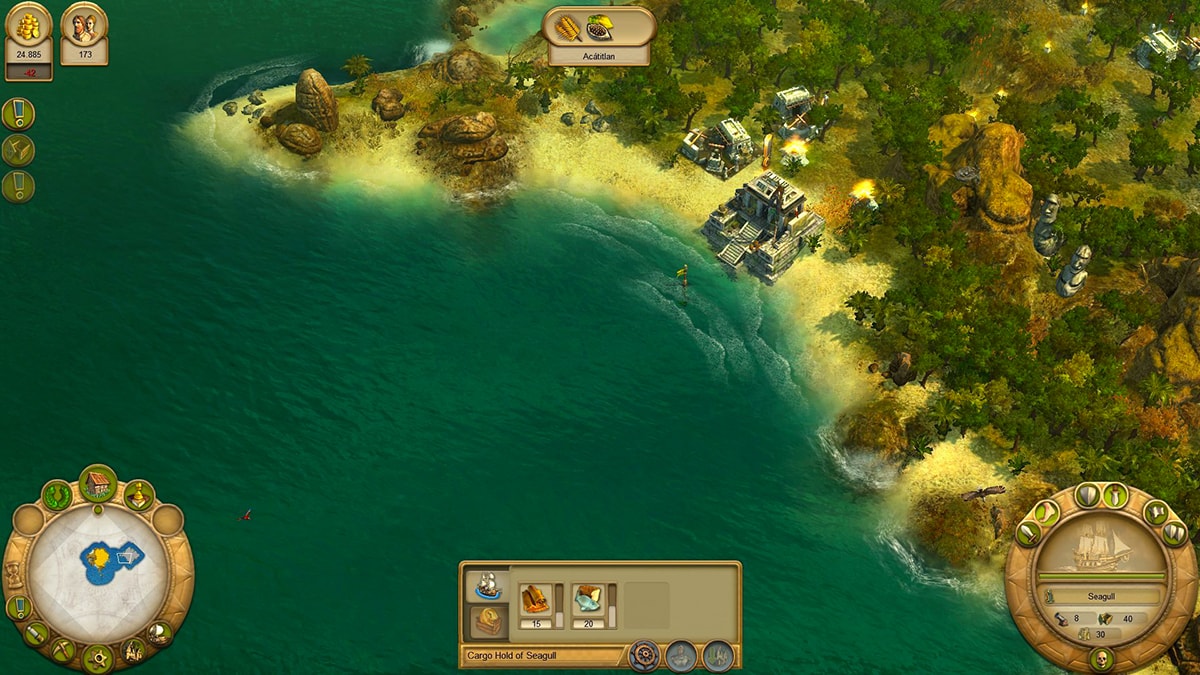
Task: Open the gold coins balance panel
Action: tap(28, 40)
